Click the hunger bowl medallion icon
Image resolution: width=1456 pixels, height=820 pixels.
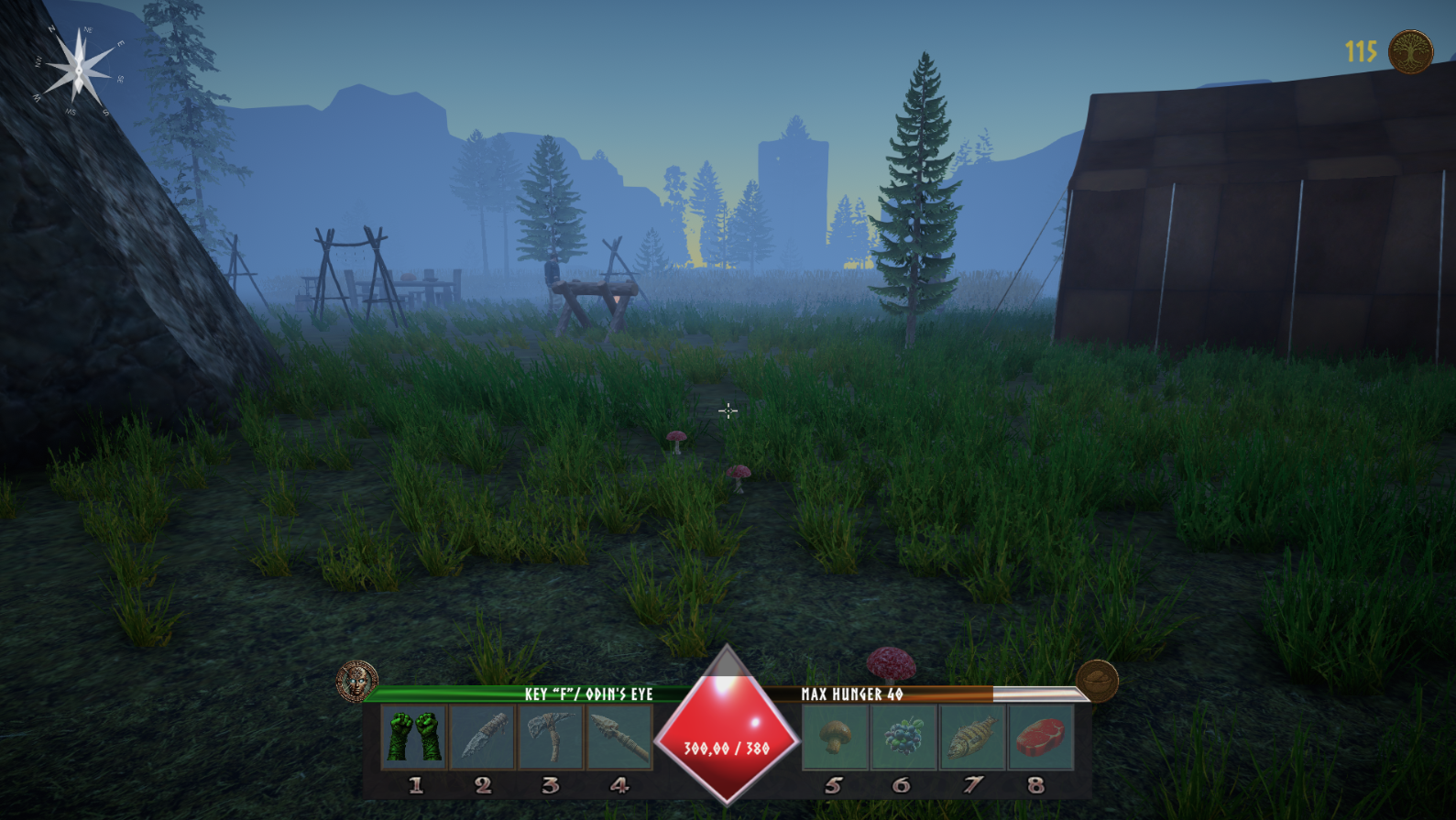[x=1097, y=681]
